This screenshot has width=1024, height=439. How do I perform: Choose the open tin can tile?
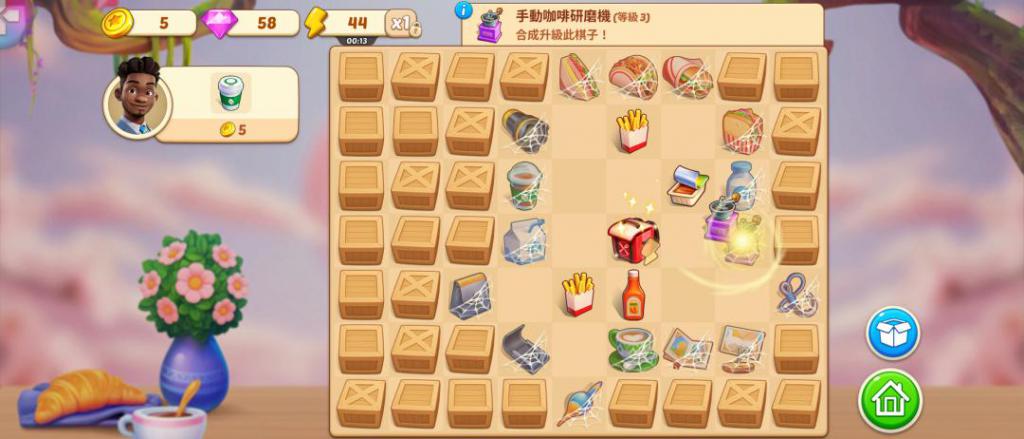point(687,186)
